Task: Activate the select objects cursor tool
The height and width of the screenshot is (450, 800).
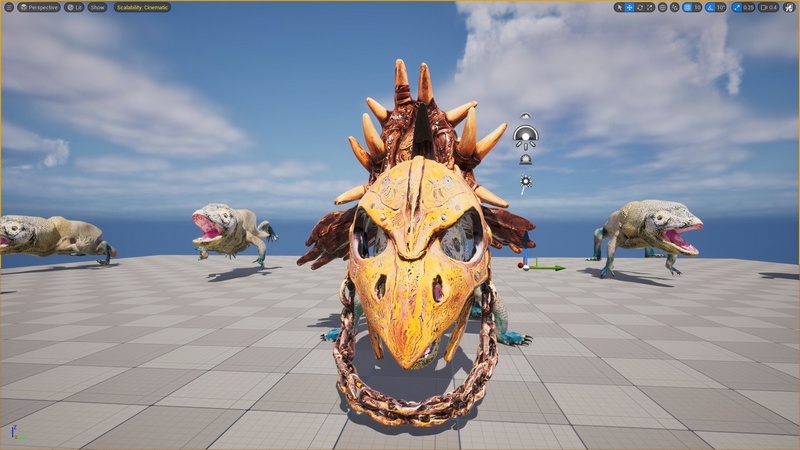Action: click(x=620, y=7)
